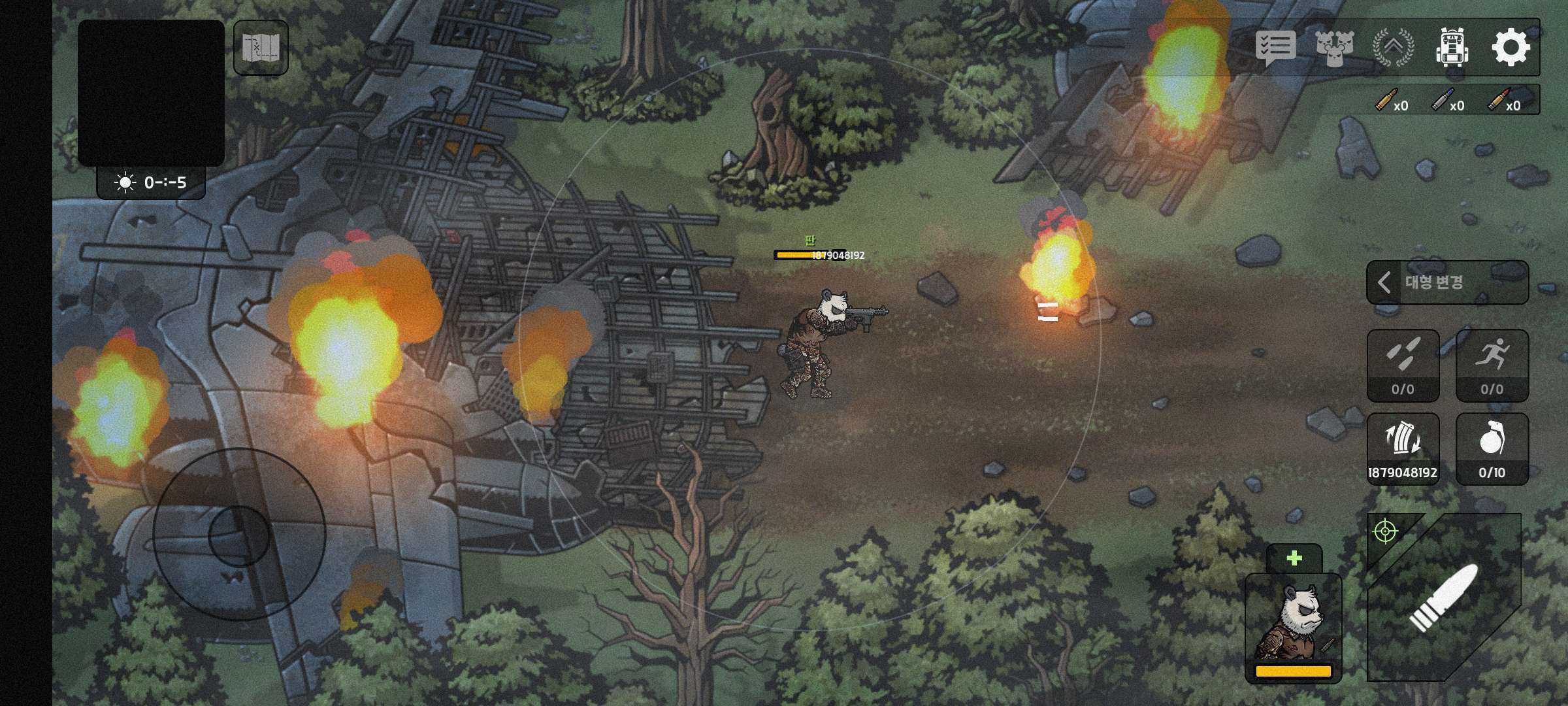The image size is (1568, 706).
Task: Tap the green plus heal button
Action: point(1294,558)
